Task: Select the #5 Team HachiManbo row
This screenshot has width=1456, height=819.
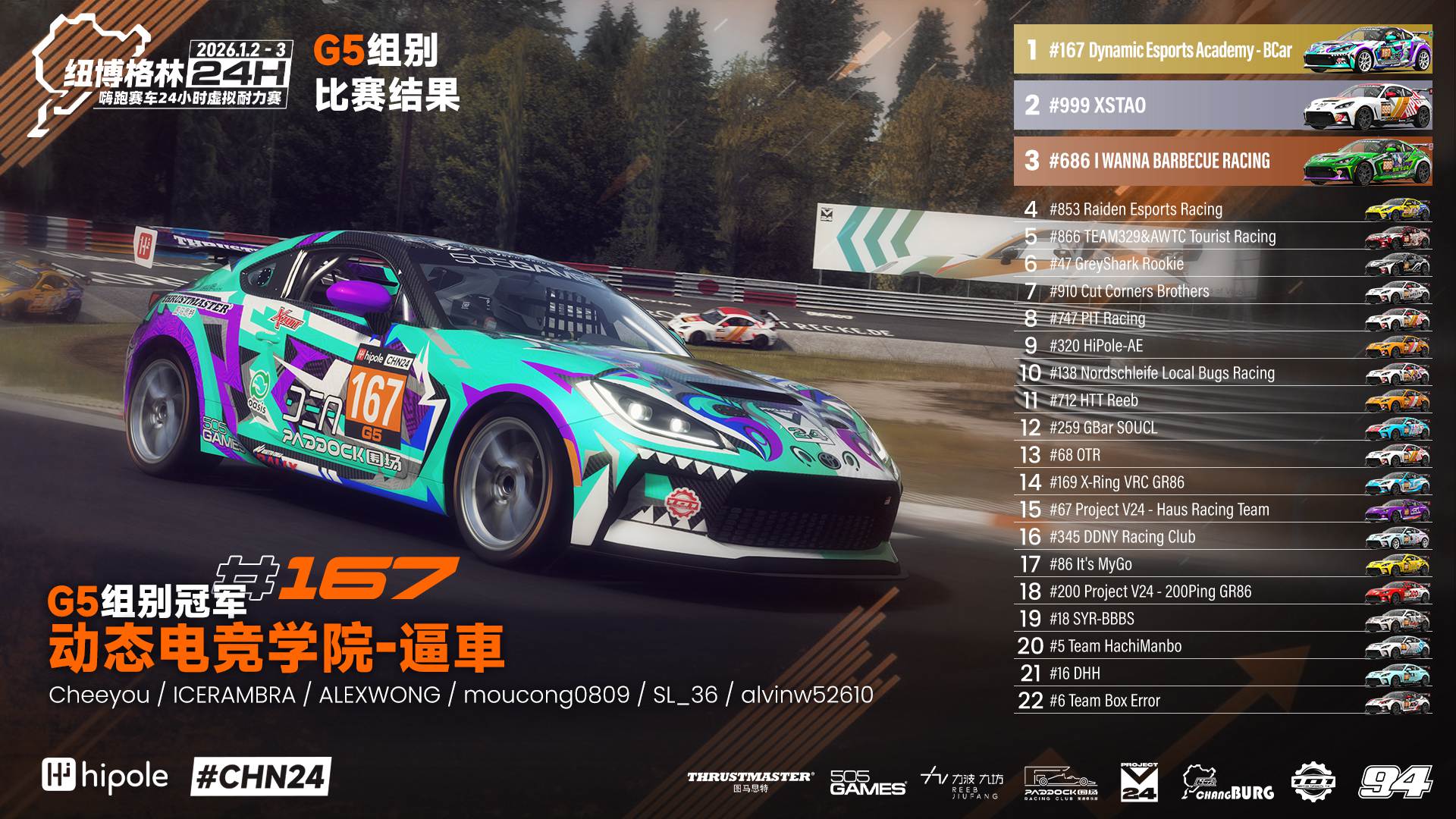Action: [1222, 646]
